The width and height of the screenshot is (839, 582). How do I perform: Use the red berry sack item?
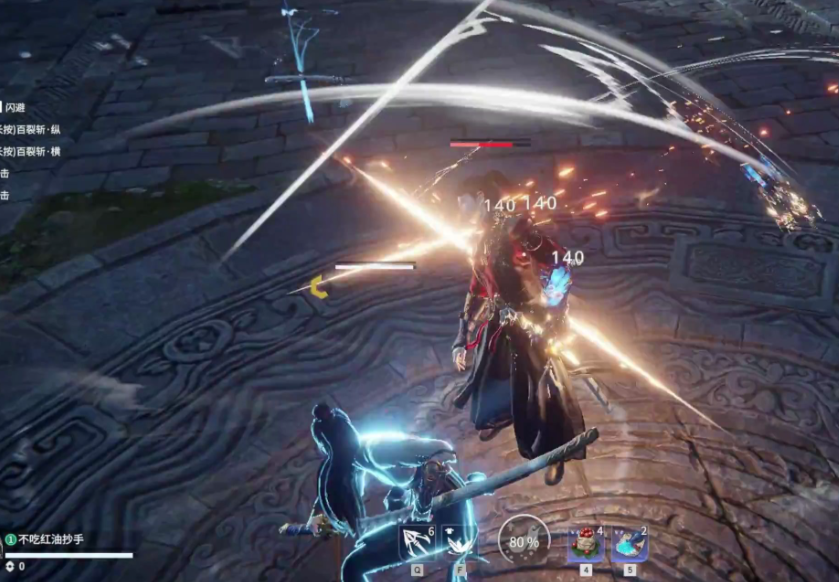[587, 543]
